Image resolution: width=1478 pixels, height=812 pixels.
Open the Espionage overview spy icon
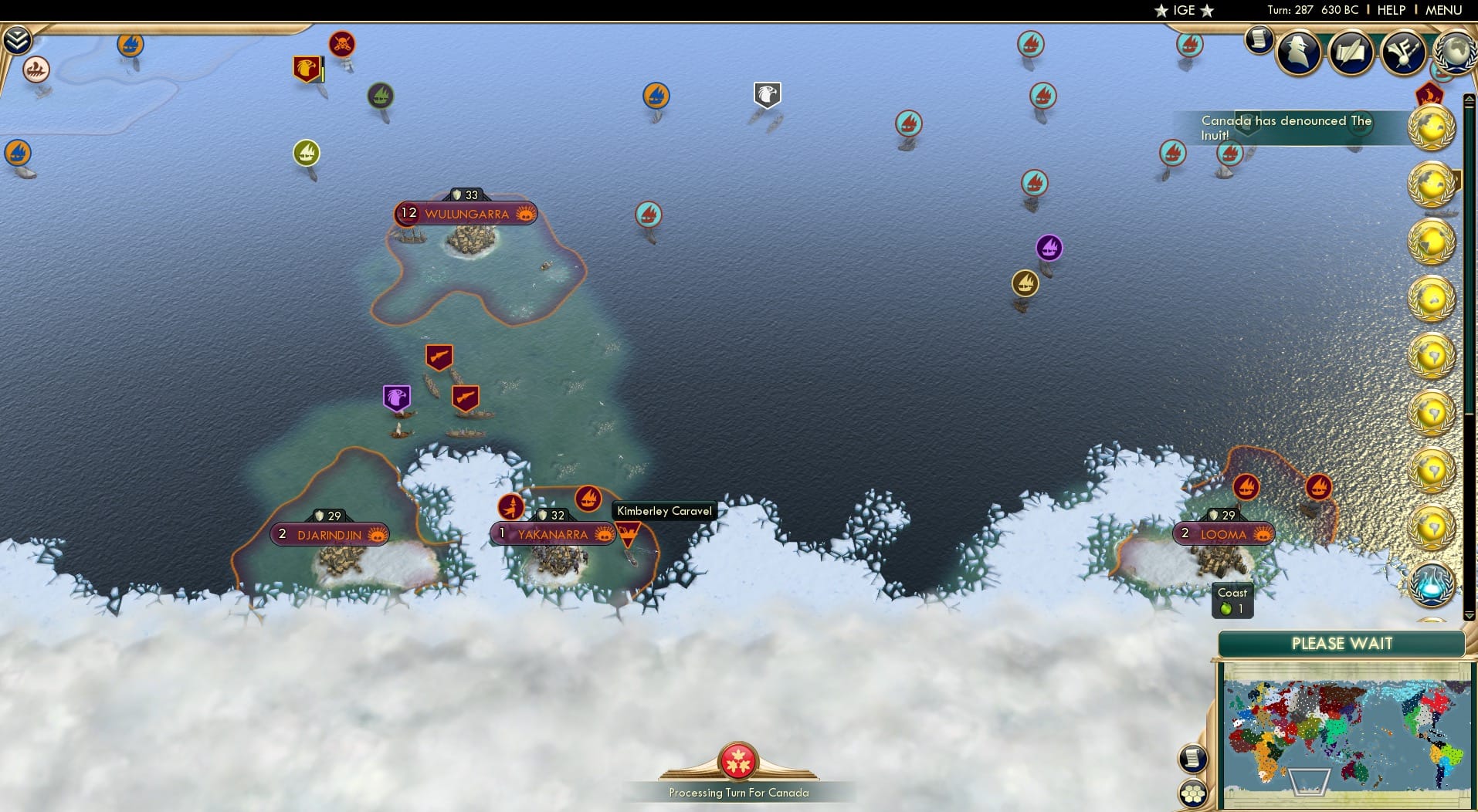pyautogui.click(x=1299, y=52)
